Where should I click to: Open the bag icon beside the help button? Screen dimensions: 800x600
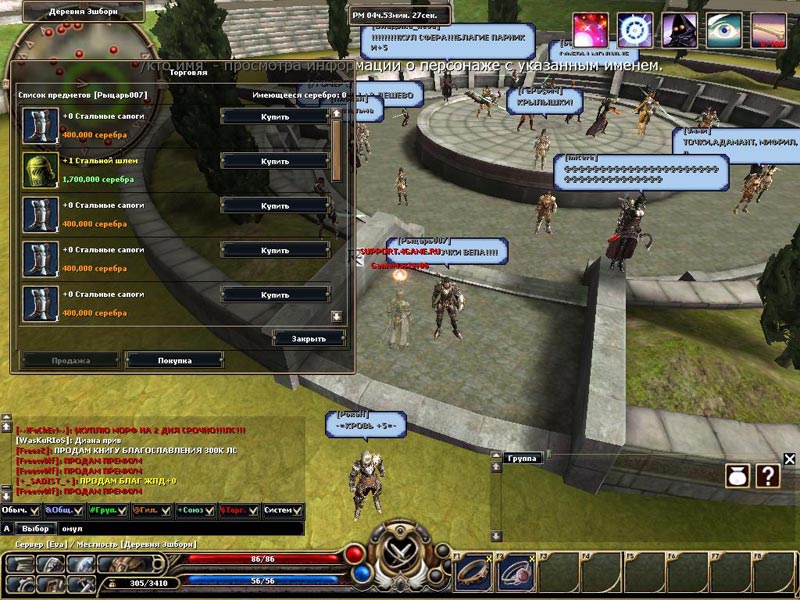[738, 476]
